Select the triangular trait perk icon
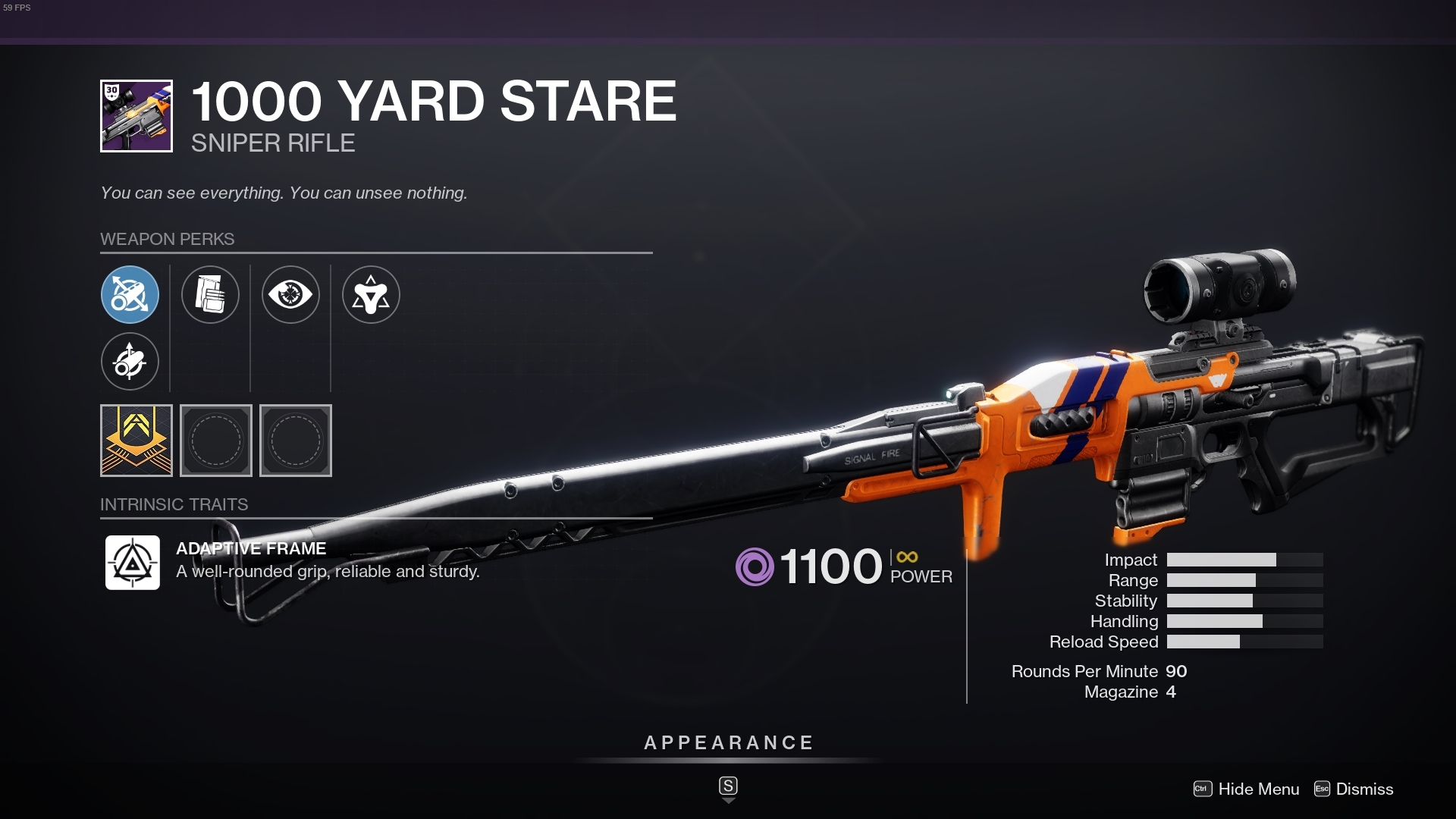The image size is (1456, 819). pos(372,295)
